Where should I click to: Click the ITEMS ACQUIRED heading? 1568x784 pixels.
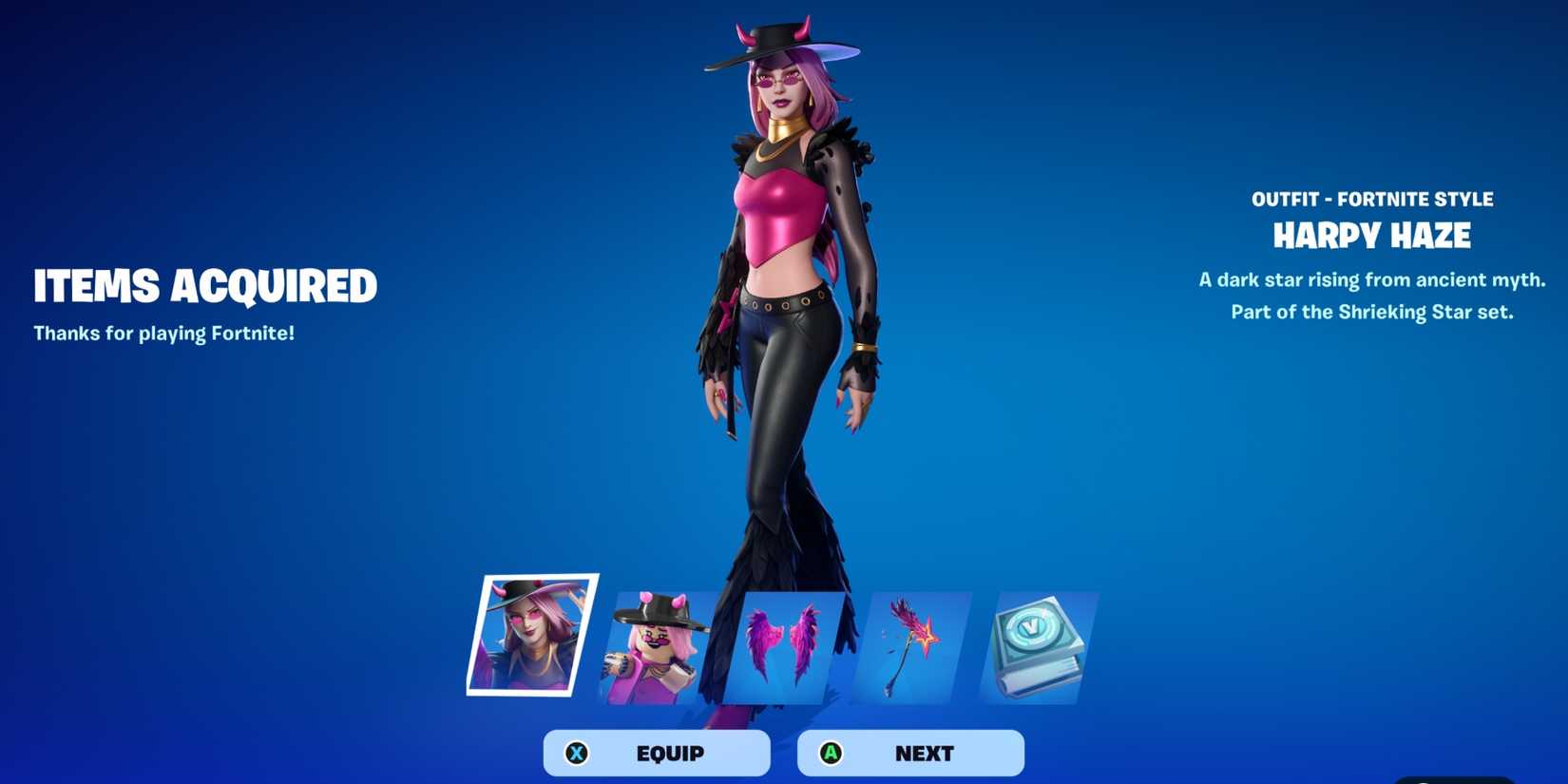point(204,285)
